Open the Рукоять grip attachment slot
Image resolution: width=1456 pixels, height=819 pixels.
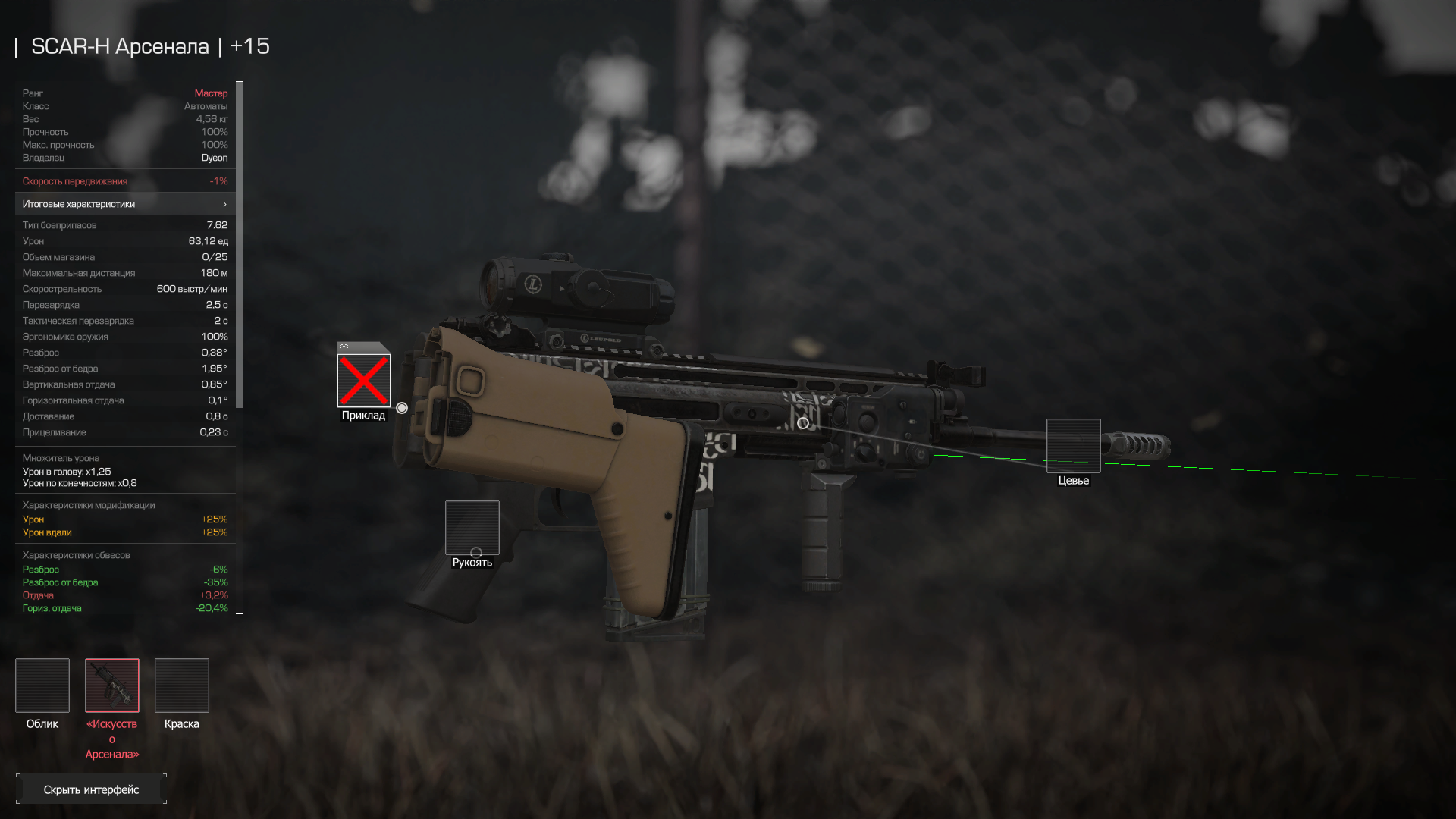(472, 528)
